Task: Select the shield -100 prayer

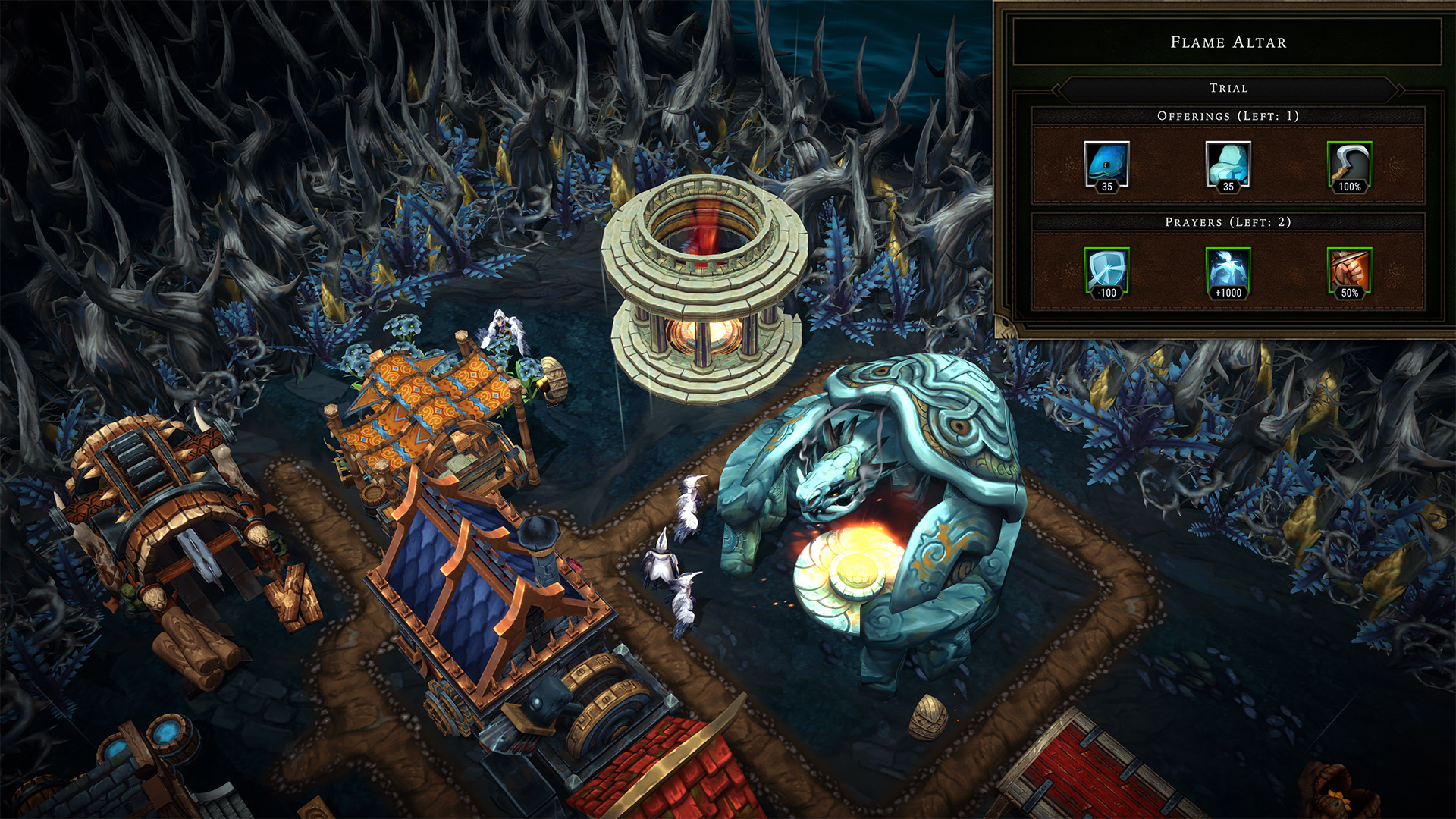Action: 1106,271
